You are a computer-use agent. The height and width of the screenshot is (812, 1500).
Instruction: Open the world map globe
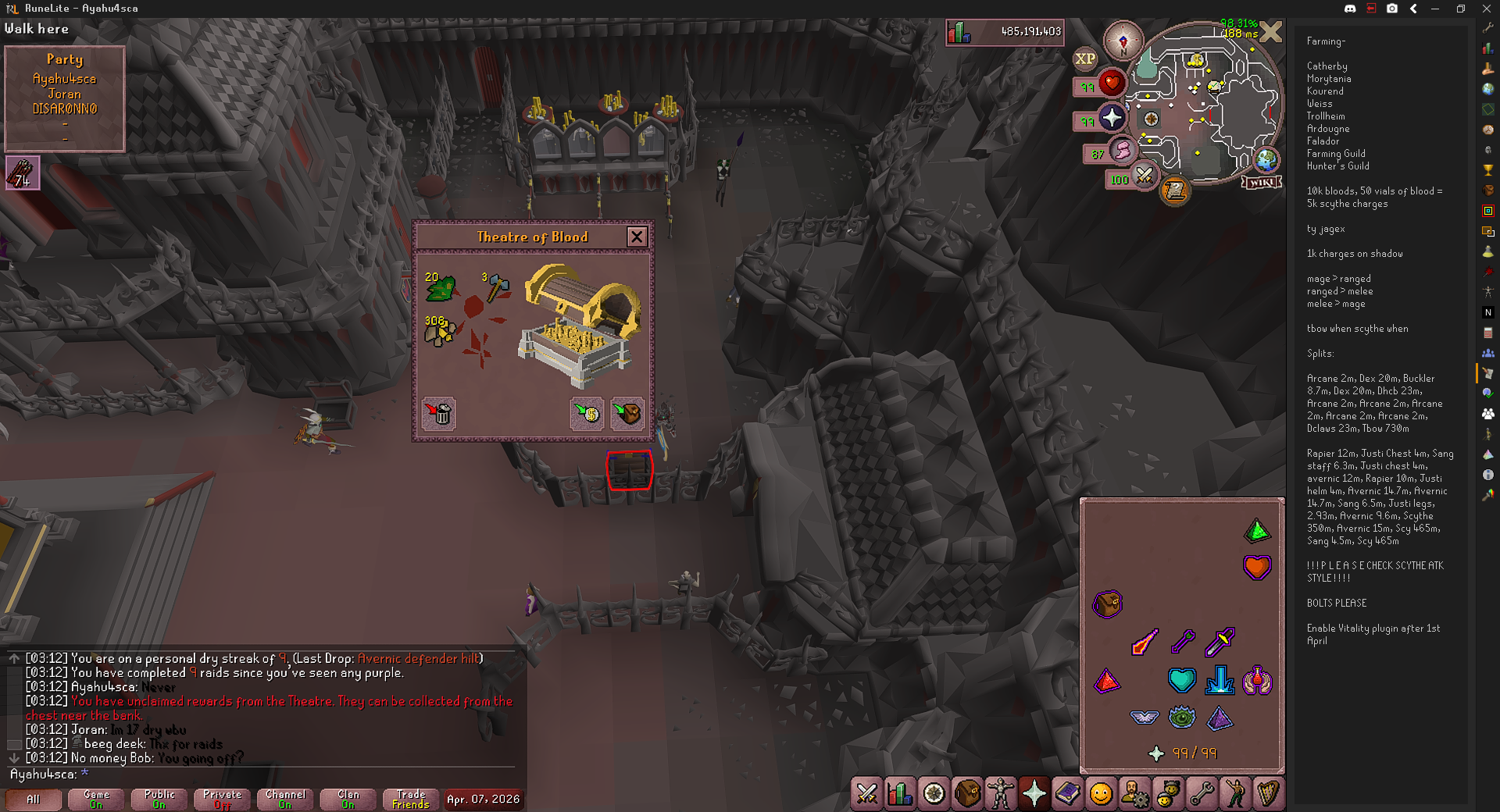pyautogui.click(x=1266, y=160)
